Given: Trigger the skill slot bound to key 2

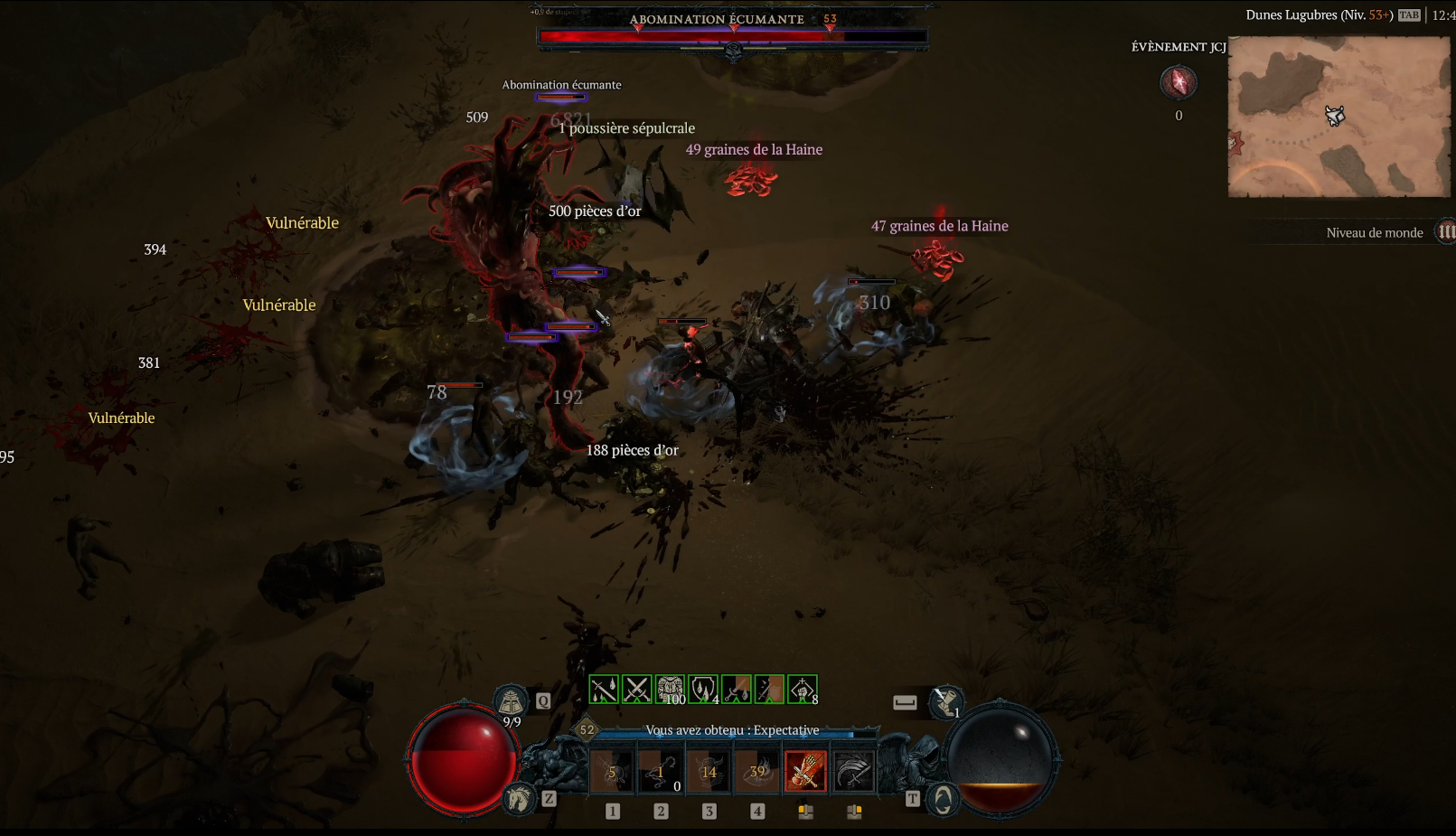Looking at the screenshot, I should 661,771.
